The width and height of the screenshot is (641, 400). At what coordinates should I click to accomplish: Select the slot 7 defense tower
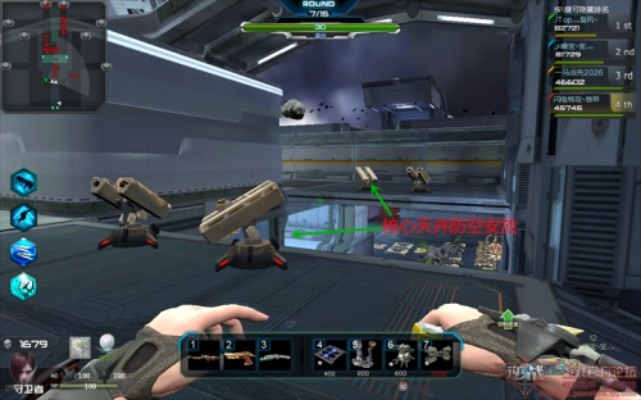click(x=436, y=355)
